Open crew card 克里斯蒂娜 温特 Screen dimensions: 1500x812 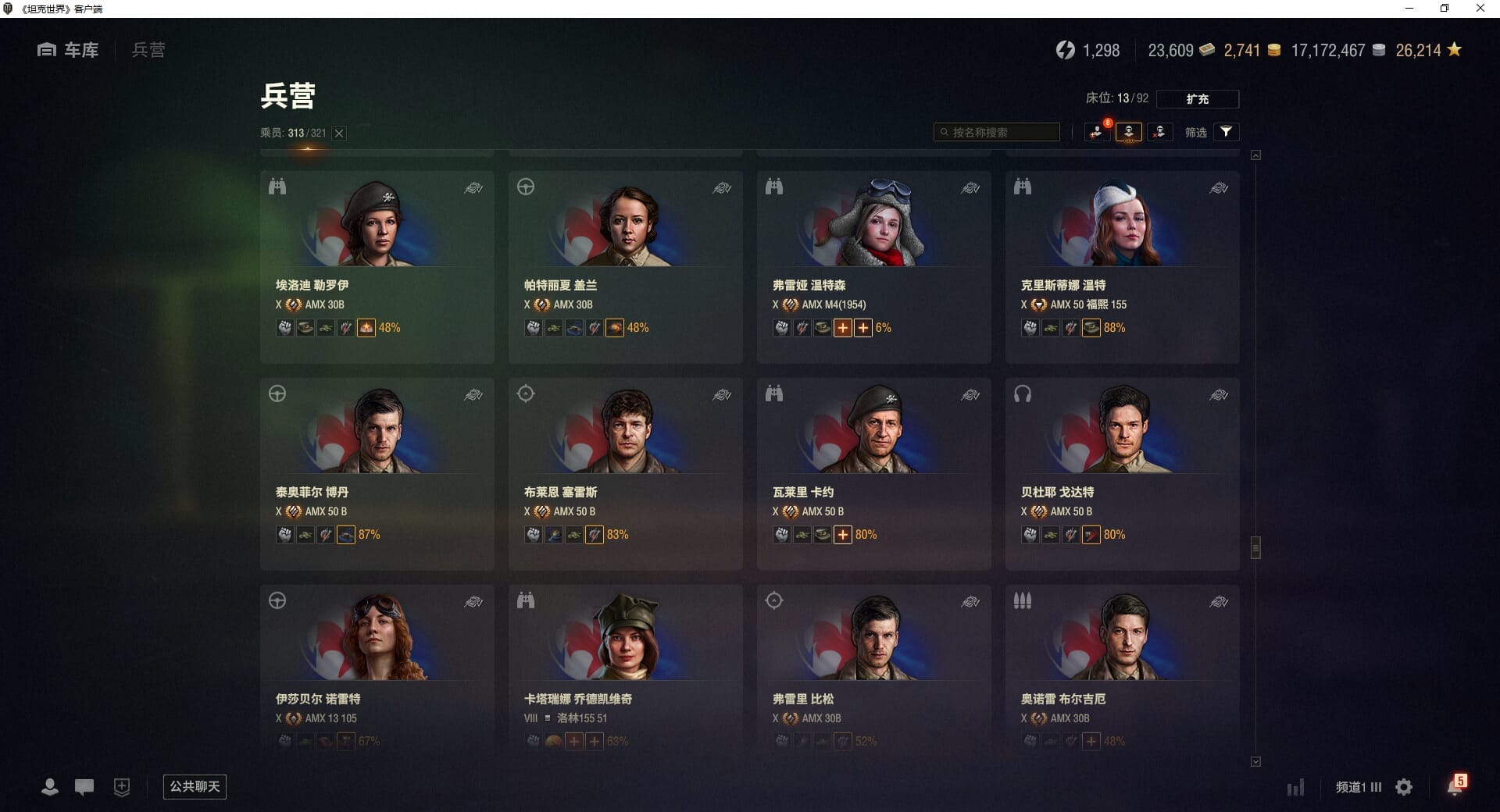[1122, 266]
